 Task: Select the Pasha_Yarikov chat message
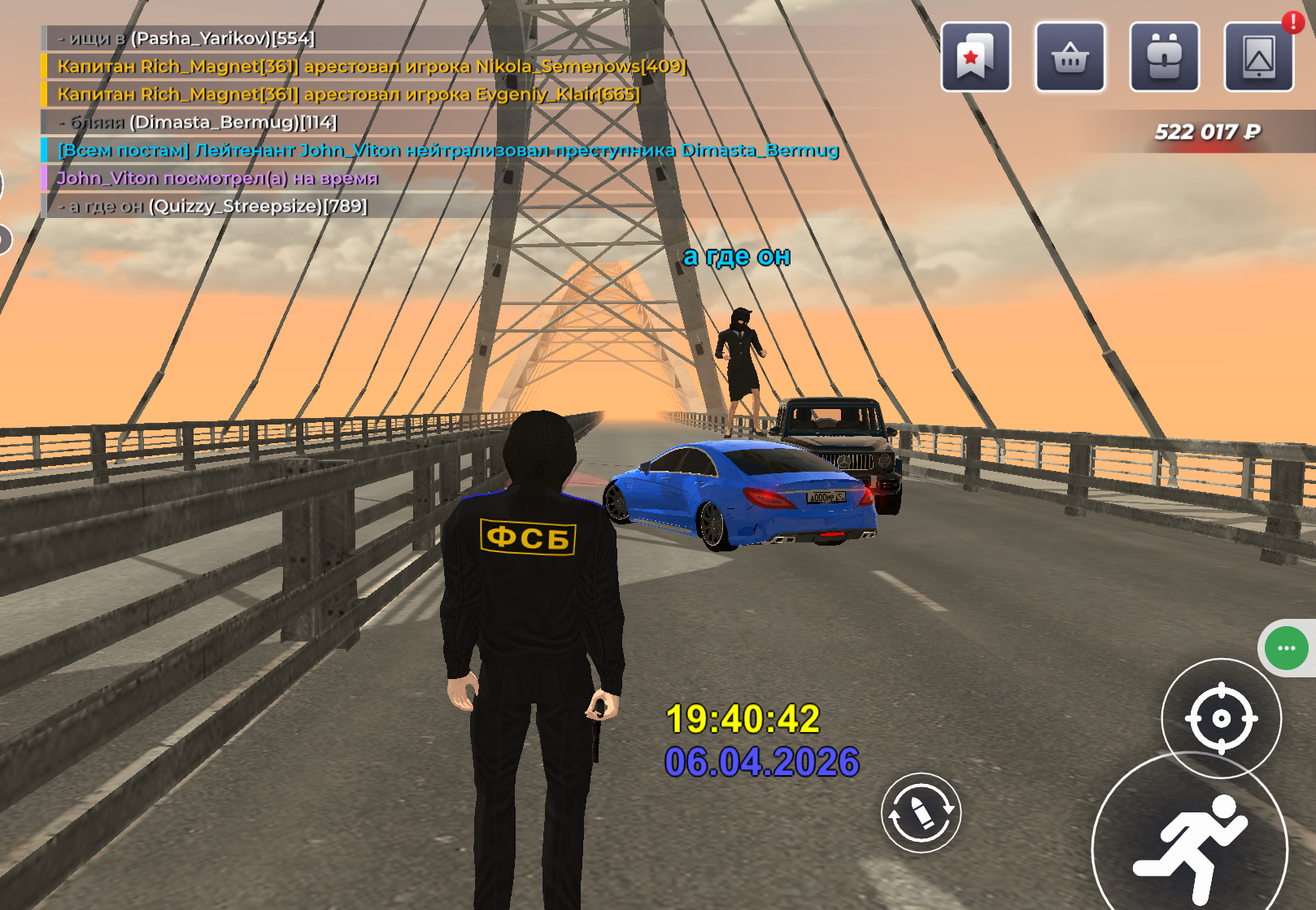186,38
